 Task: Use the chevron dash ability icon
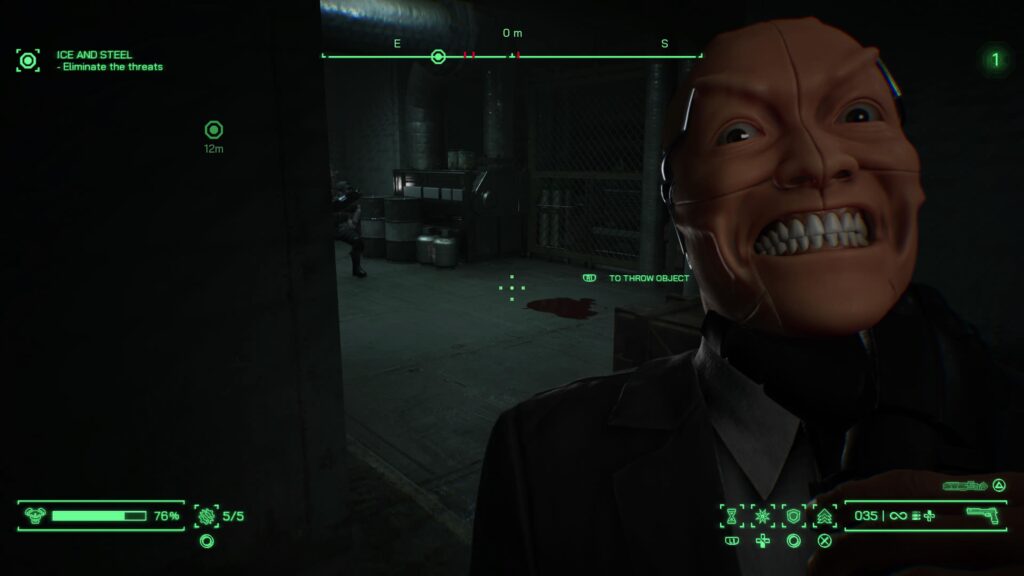click(x=825, y=516)
